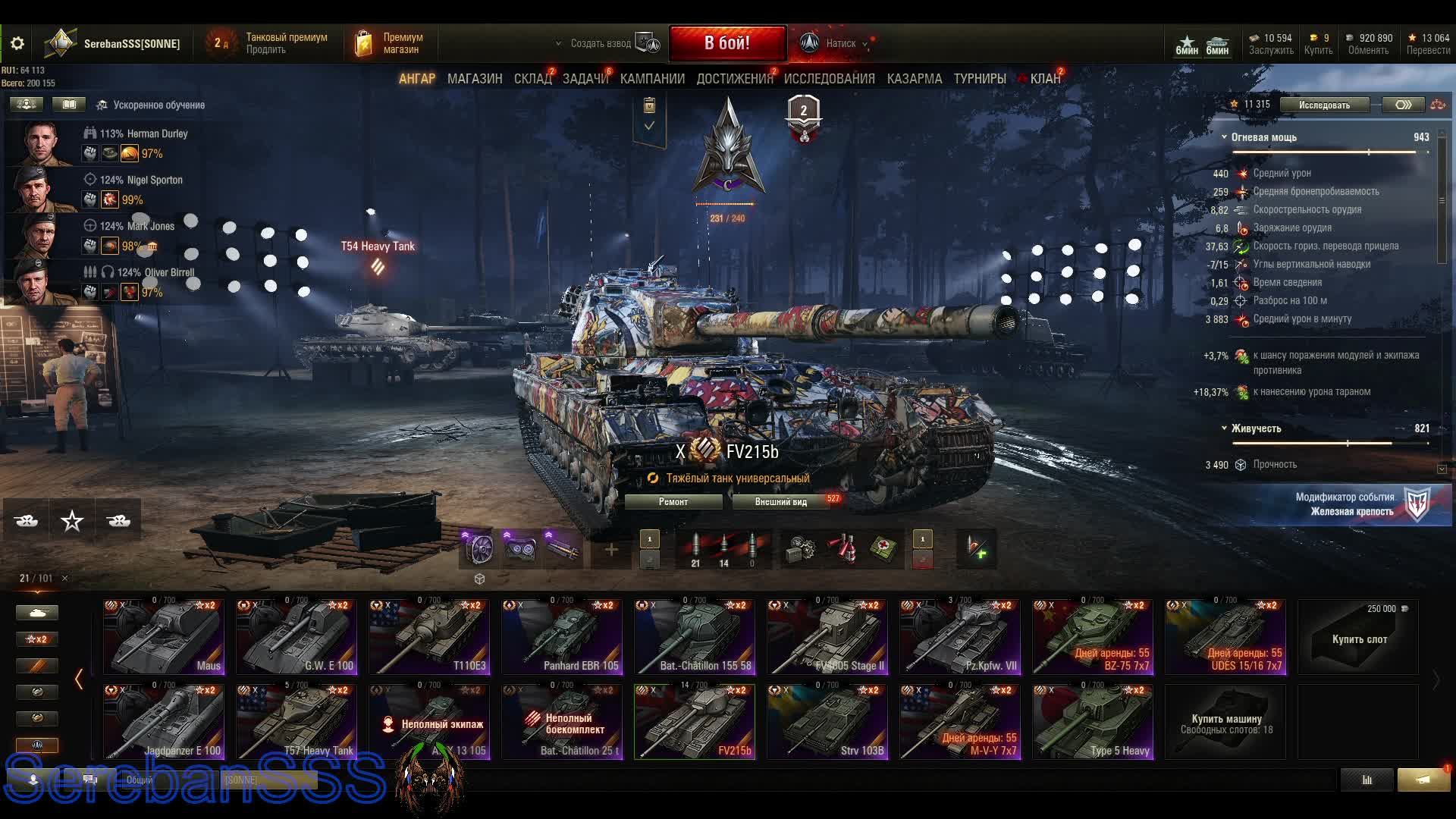Start battle with the В бой! button
This screenshot has height=819, width=1456.
(x=726, y=43)
